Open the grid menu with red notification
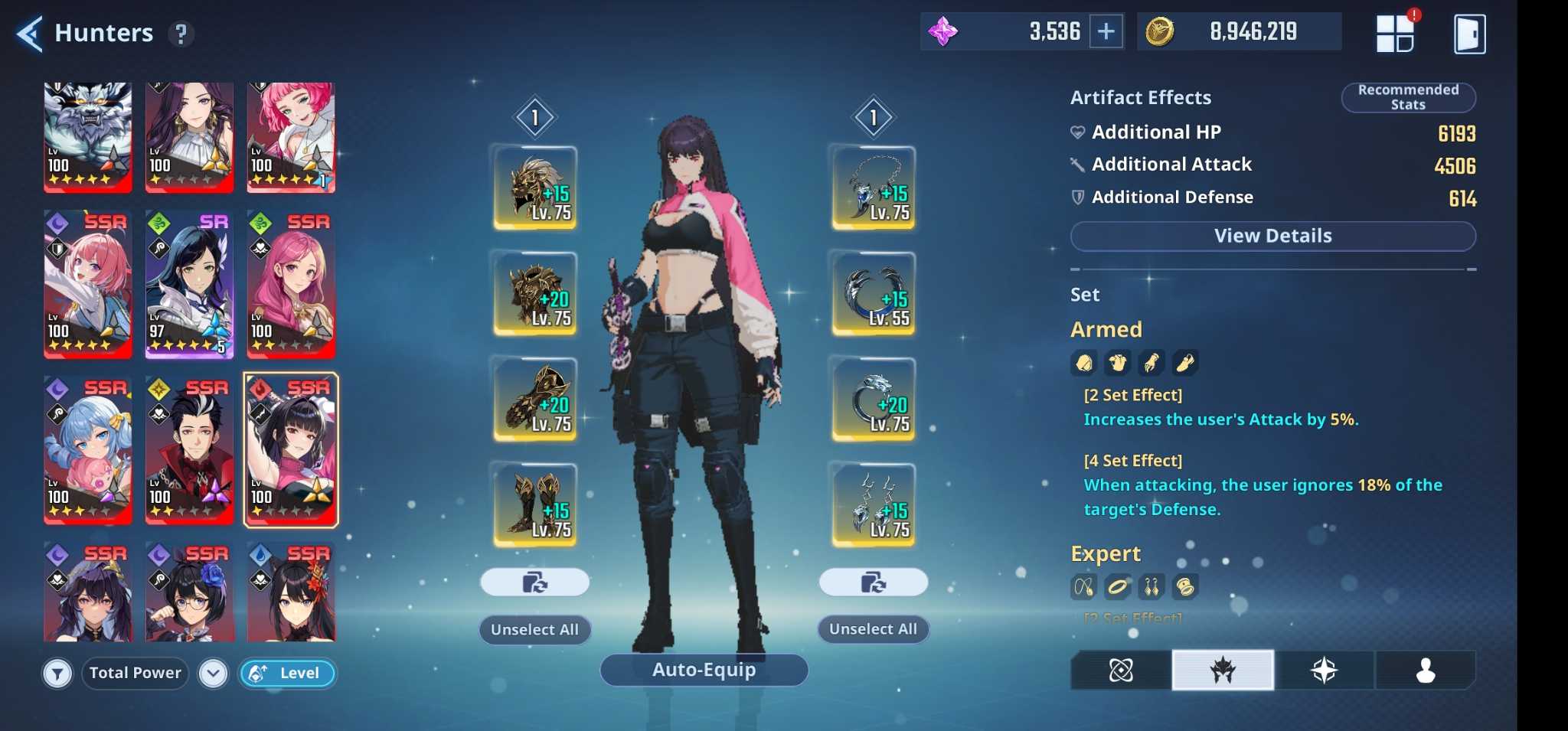Viewport: 1568px width, 731px height. click(x=1394, y=33)
